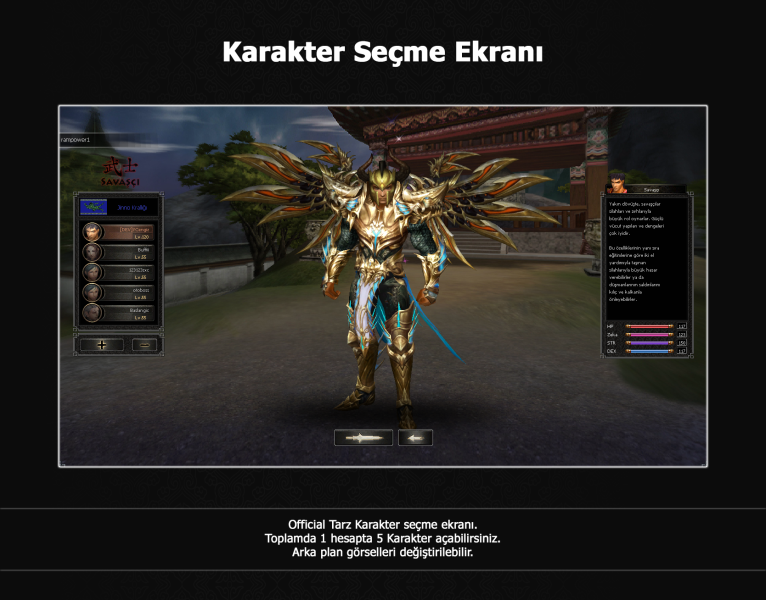Viewport: 766px width, 600px height.
Task: Go back using the left arrow button
Action: pos(415,437)
